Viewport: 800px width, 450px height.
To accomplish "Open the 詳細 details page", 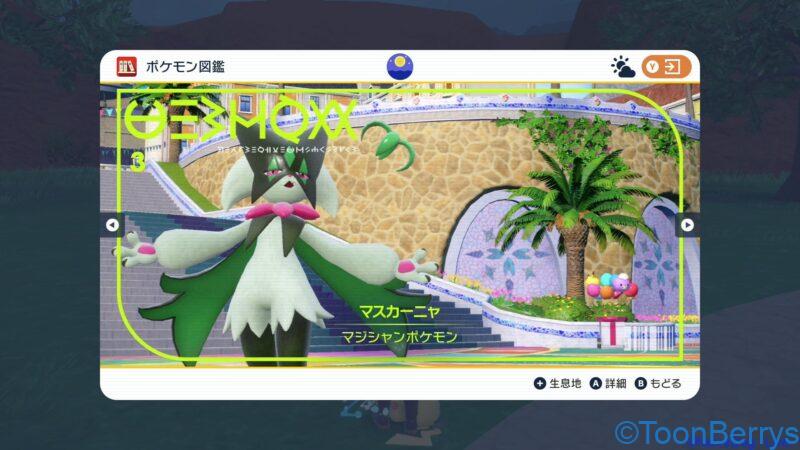I will pyautogui.click(x=608, y=383).
